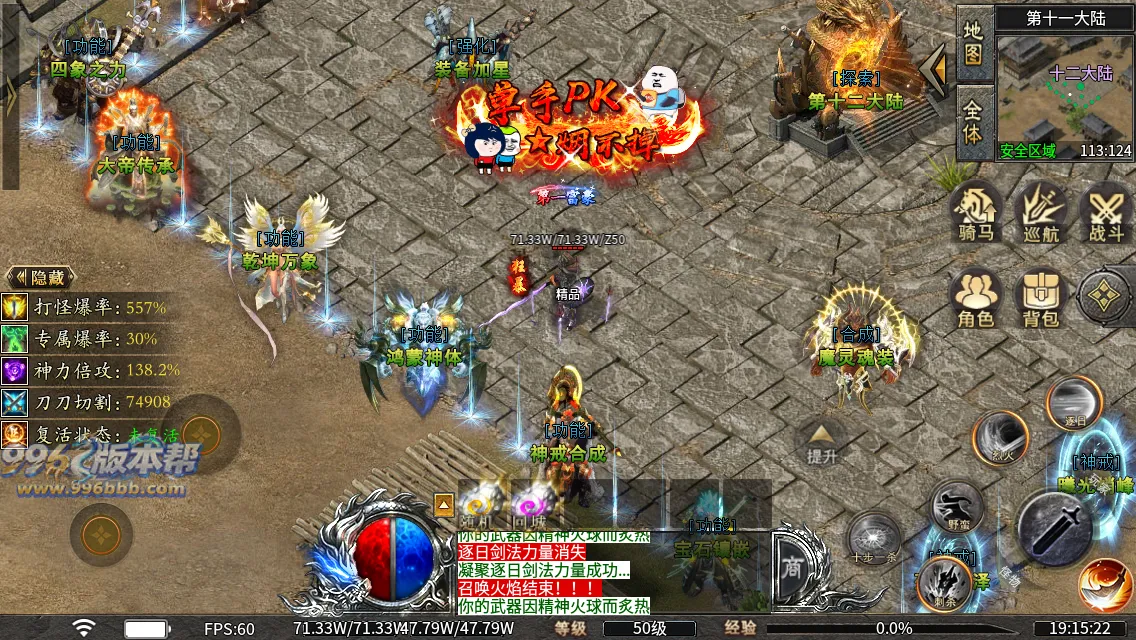Cast the 烈火 skill
Screen dimensions: 1136x640
(1001, 439)
